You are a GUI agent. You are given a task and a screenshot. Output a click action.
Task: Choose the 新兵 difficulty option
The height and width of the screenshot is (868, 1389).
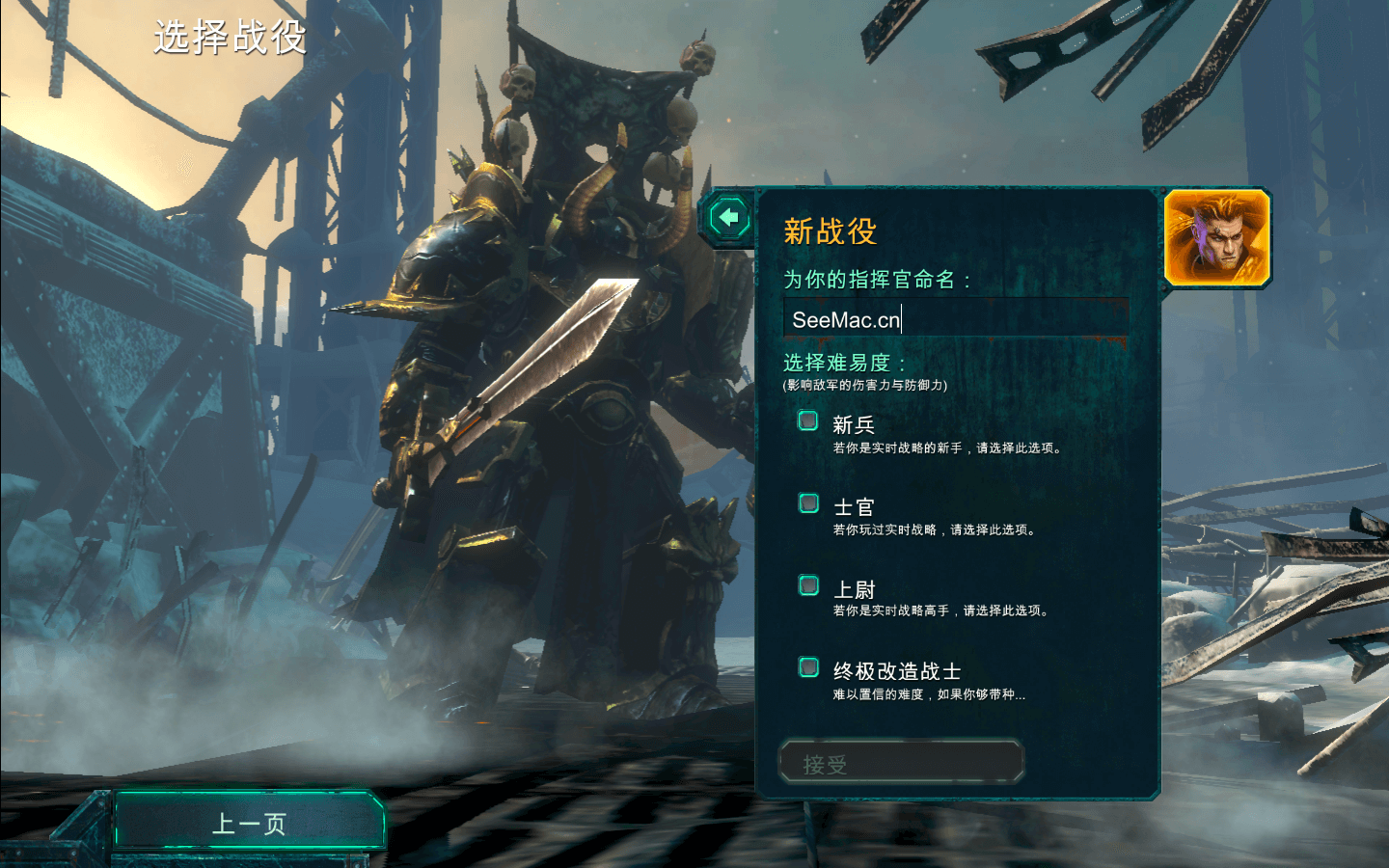pos(808,421)
